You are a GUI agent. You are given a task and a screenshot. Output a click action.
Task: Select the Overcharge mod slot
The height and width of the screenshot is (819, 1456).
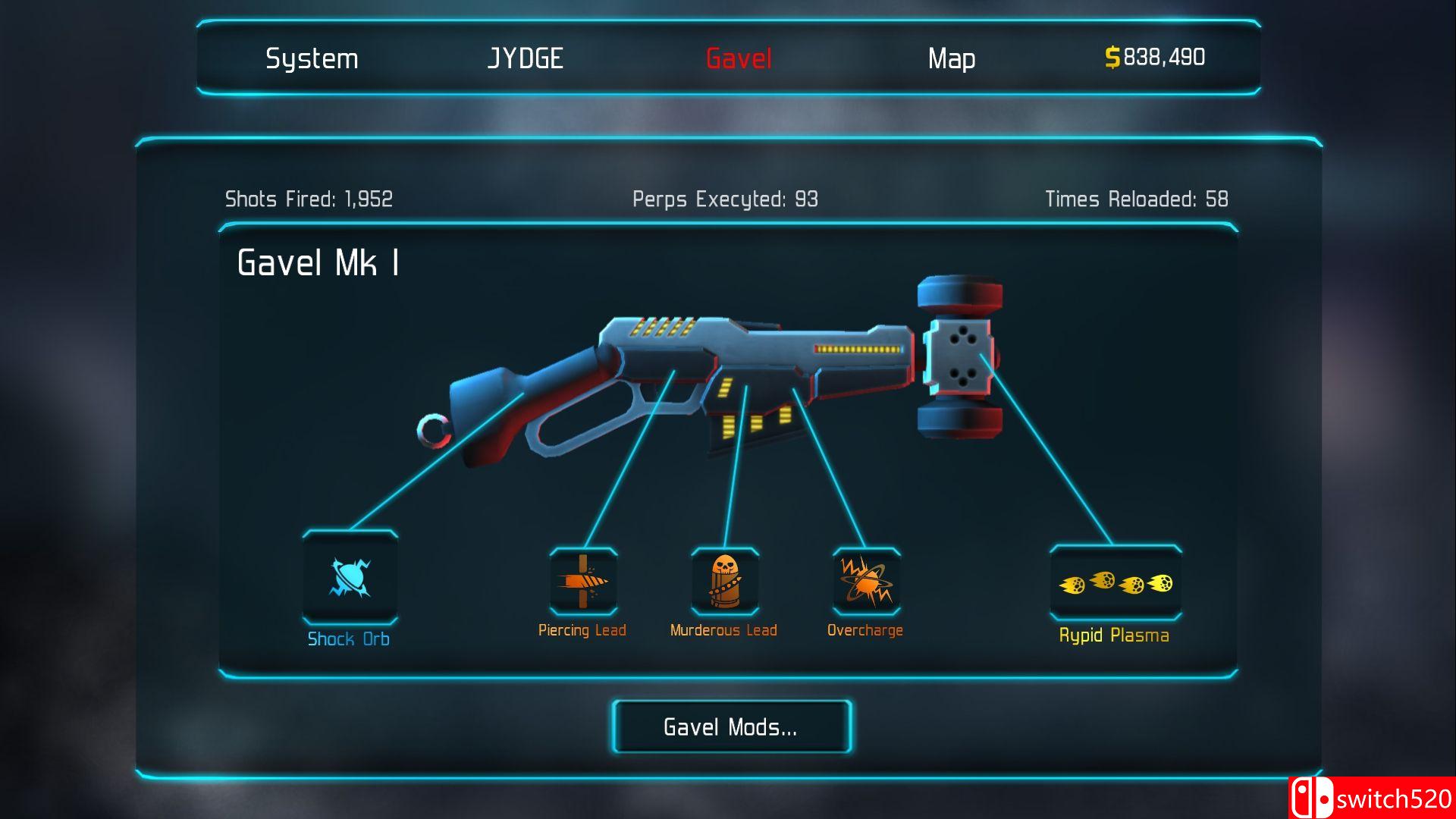pos(866,582)
